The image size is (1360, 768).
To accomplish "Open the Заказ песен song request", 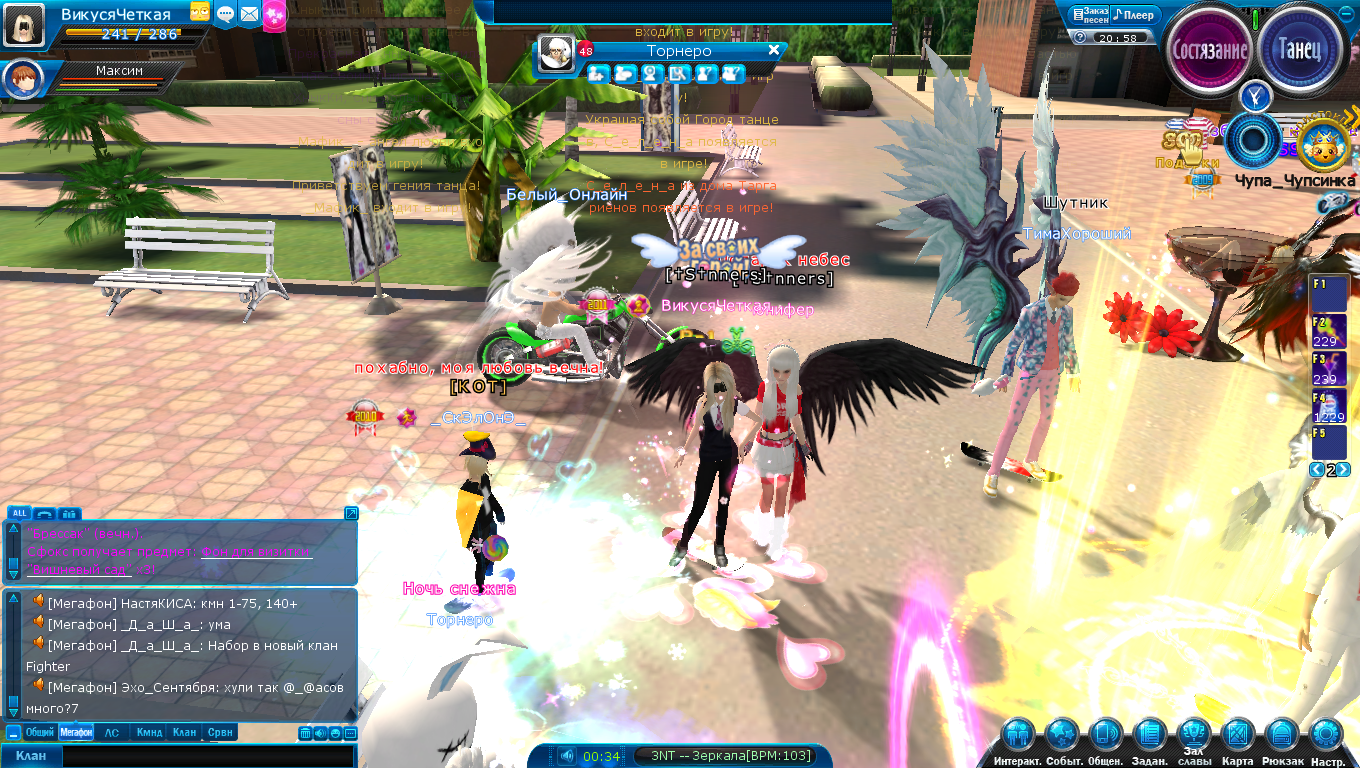I will click(x=1089, y=15).
